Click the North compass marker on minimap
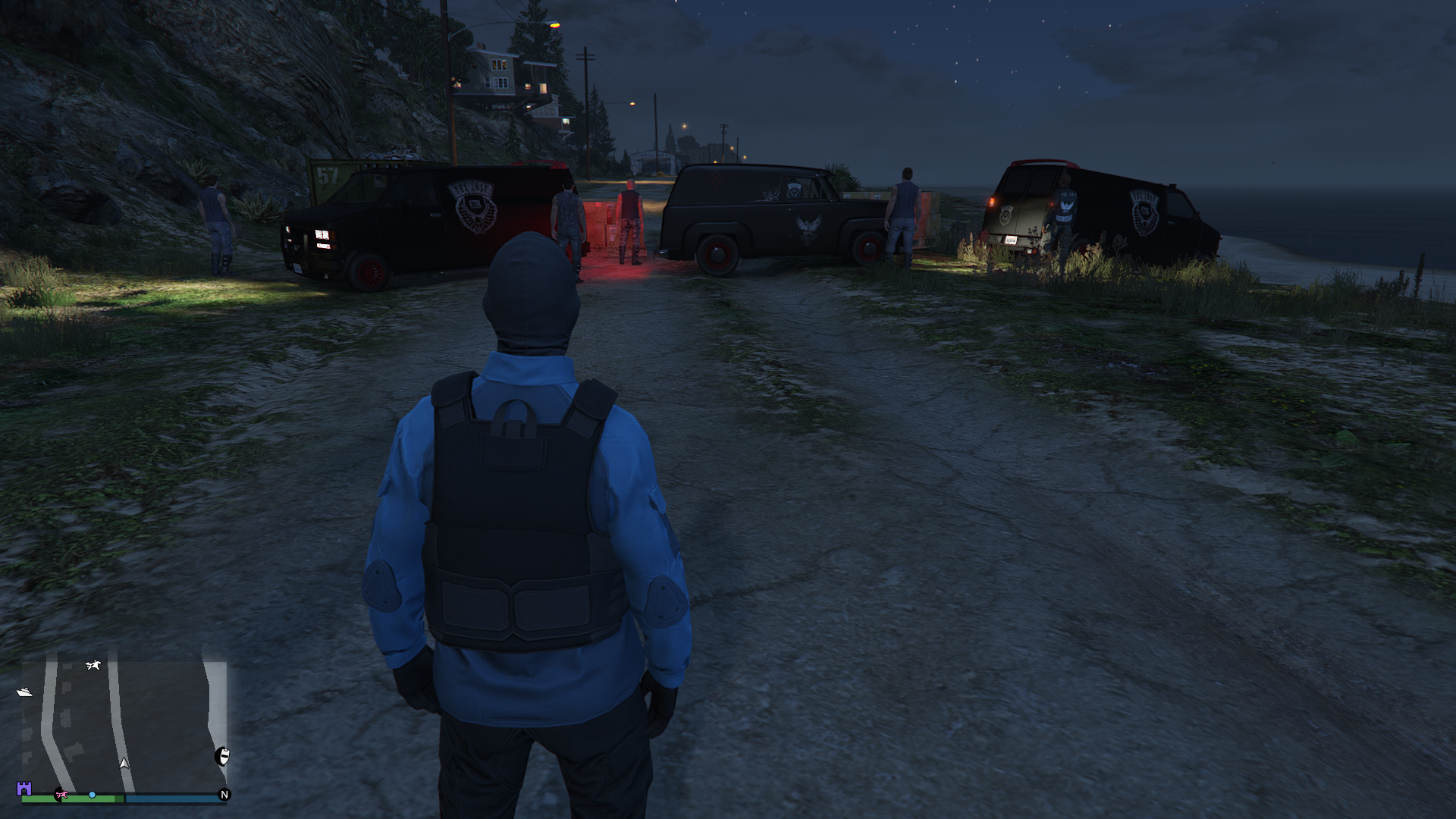1456x819 pixels. coord(224,795)
